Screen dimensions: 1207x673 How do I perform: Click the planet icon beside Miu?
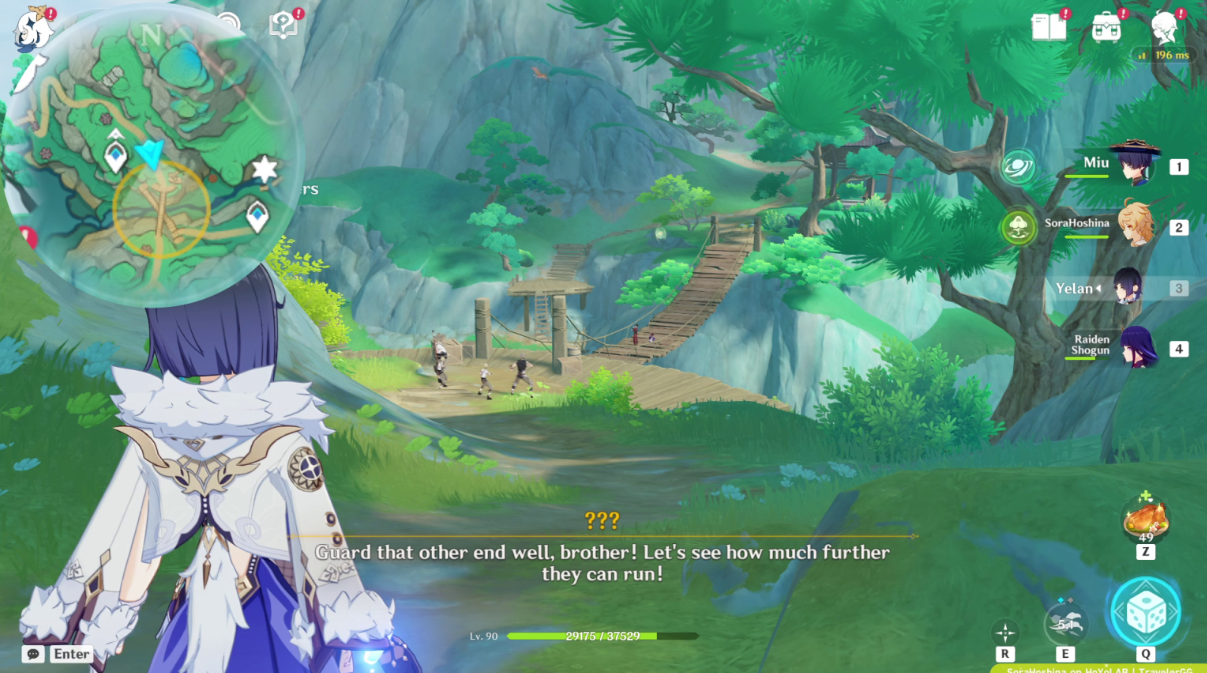1018,166
